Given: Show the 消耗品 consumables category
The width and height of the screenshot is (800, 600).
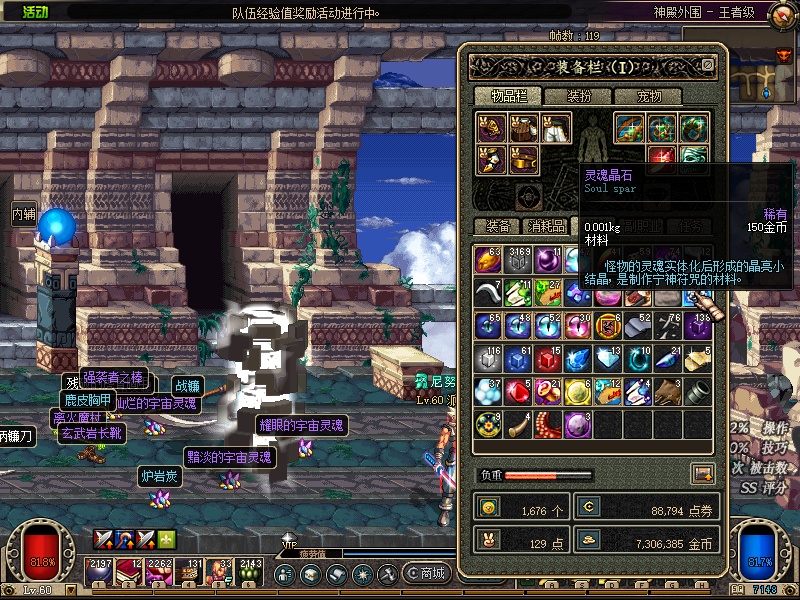Looking at the screenshot, I should pos(546,226).
